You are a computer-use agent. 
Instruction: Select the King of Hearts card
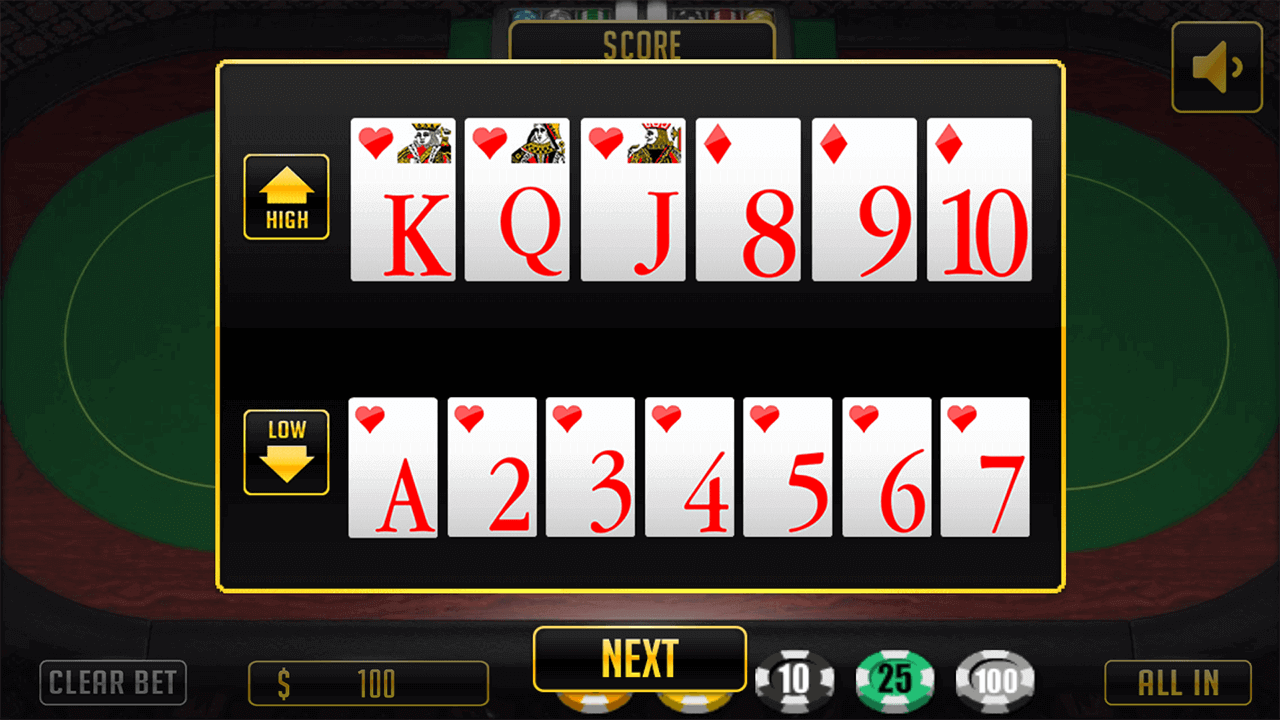[403, 199]
